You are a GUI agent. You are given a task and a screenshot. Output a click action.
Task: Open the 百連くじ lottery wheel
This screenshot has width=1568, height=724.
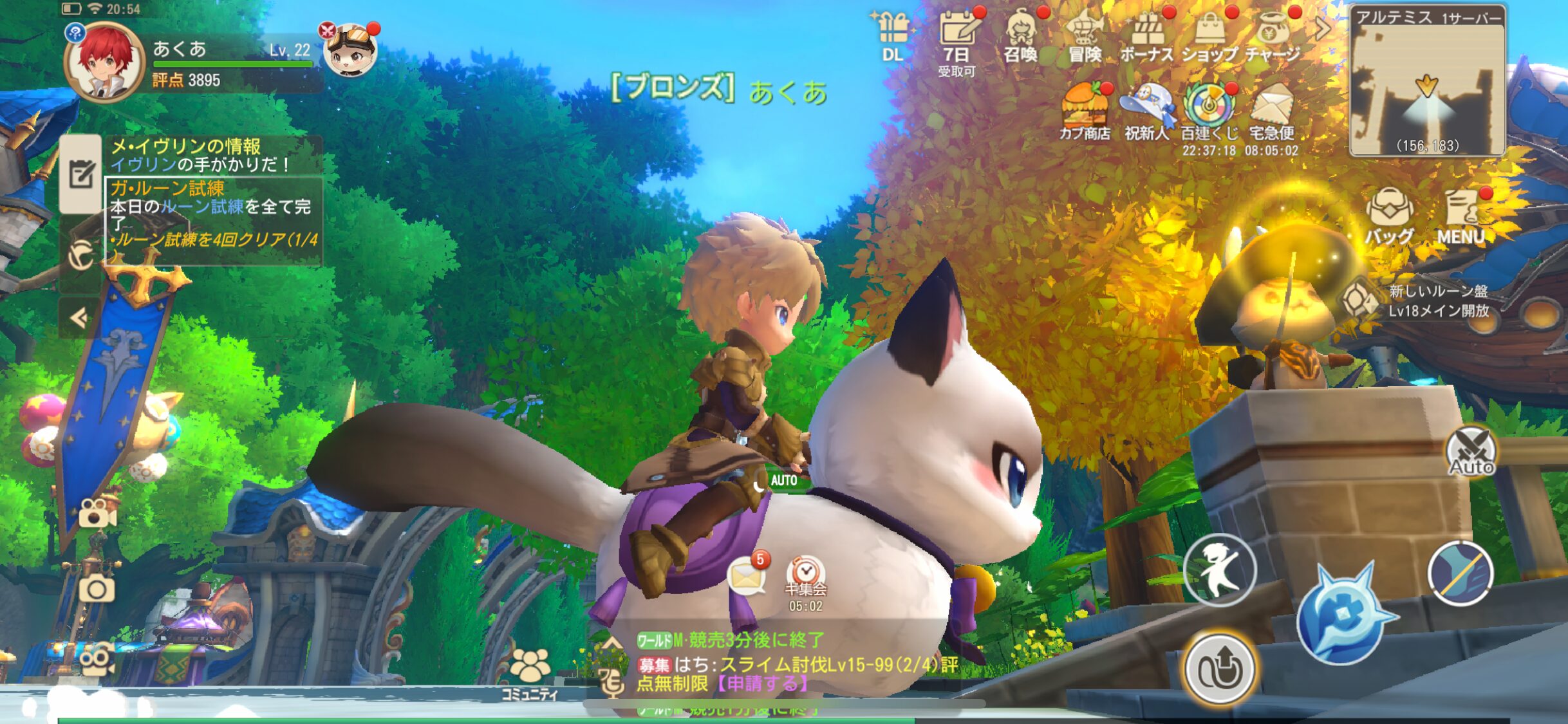click(x=1209, y=111)
